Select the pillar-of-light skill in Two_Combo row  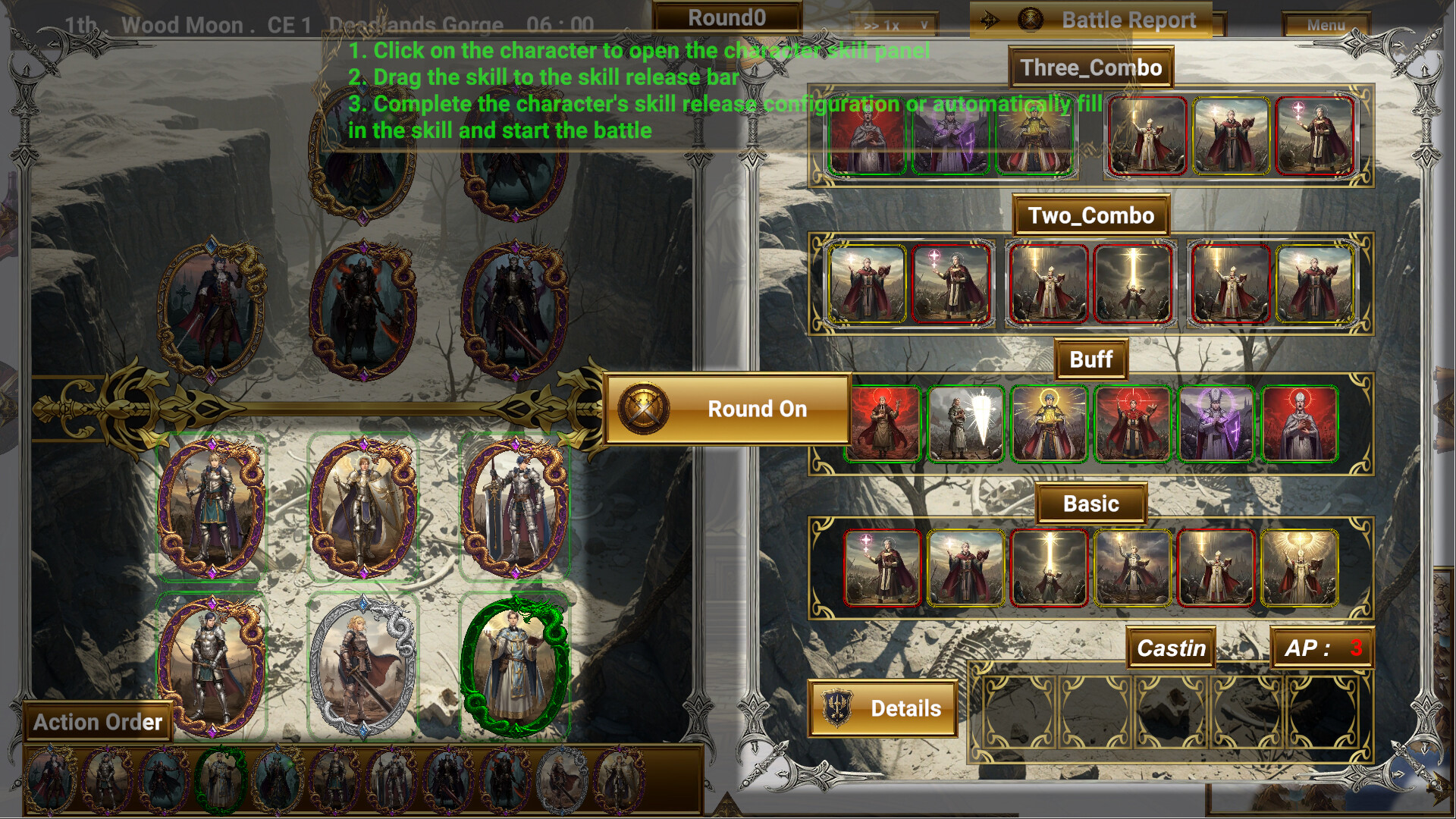1135,284
